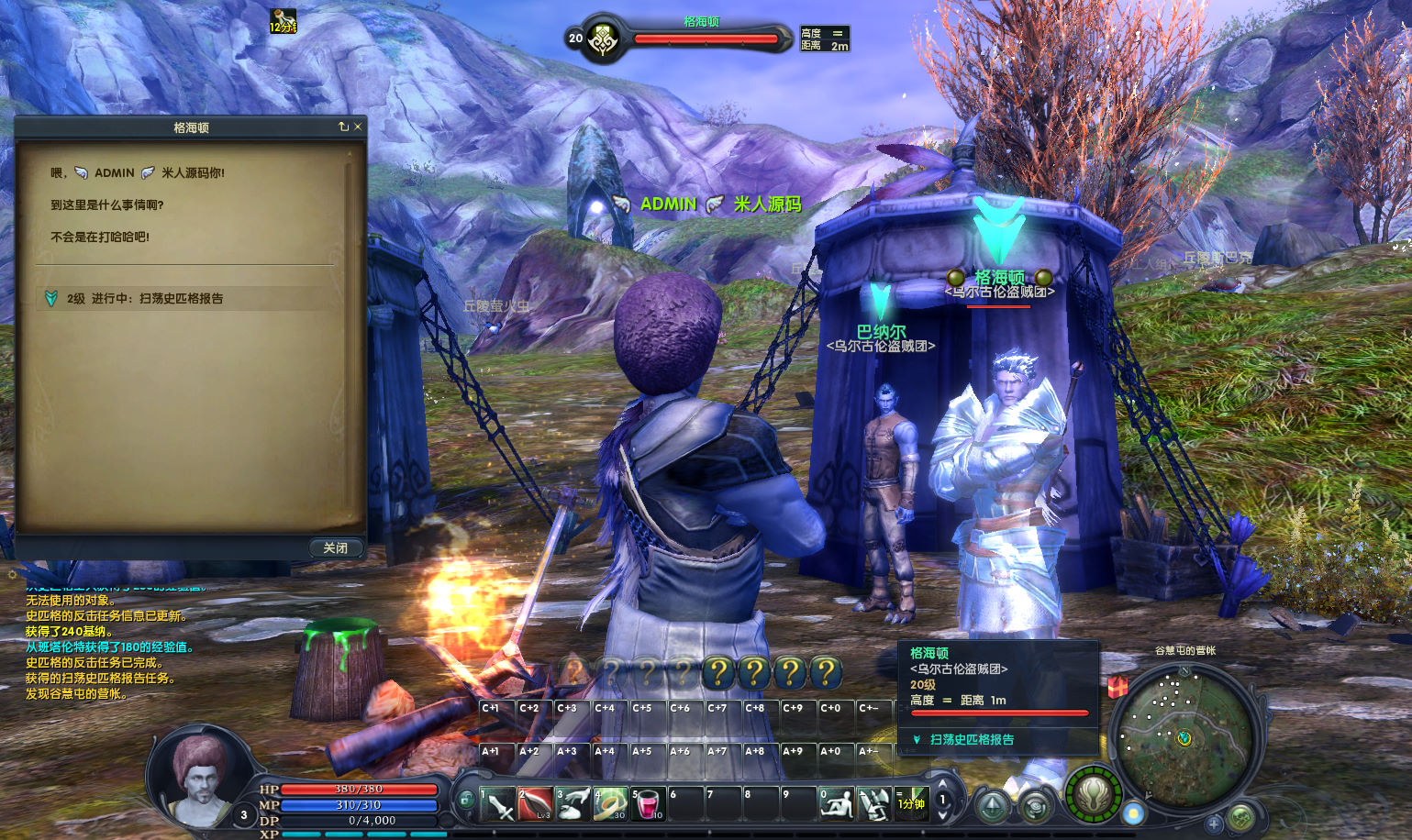This screenshot has width=1412, height=840.
Task: Open the red gift box icon
Action: coord(1117,687)
